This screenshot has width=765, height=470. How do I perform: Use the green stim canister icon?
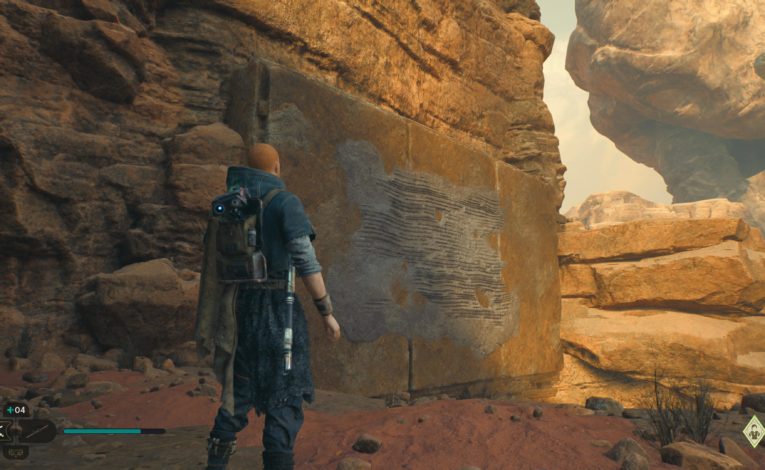[x=10, y=409]
